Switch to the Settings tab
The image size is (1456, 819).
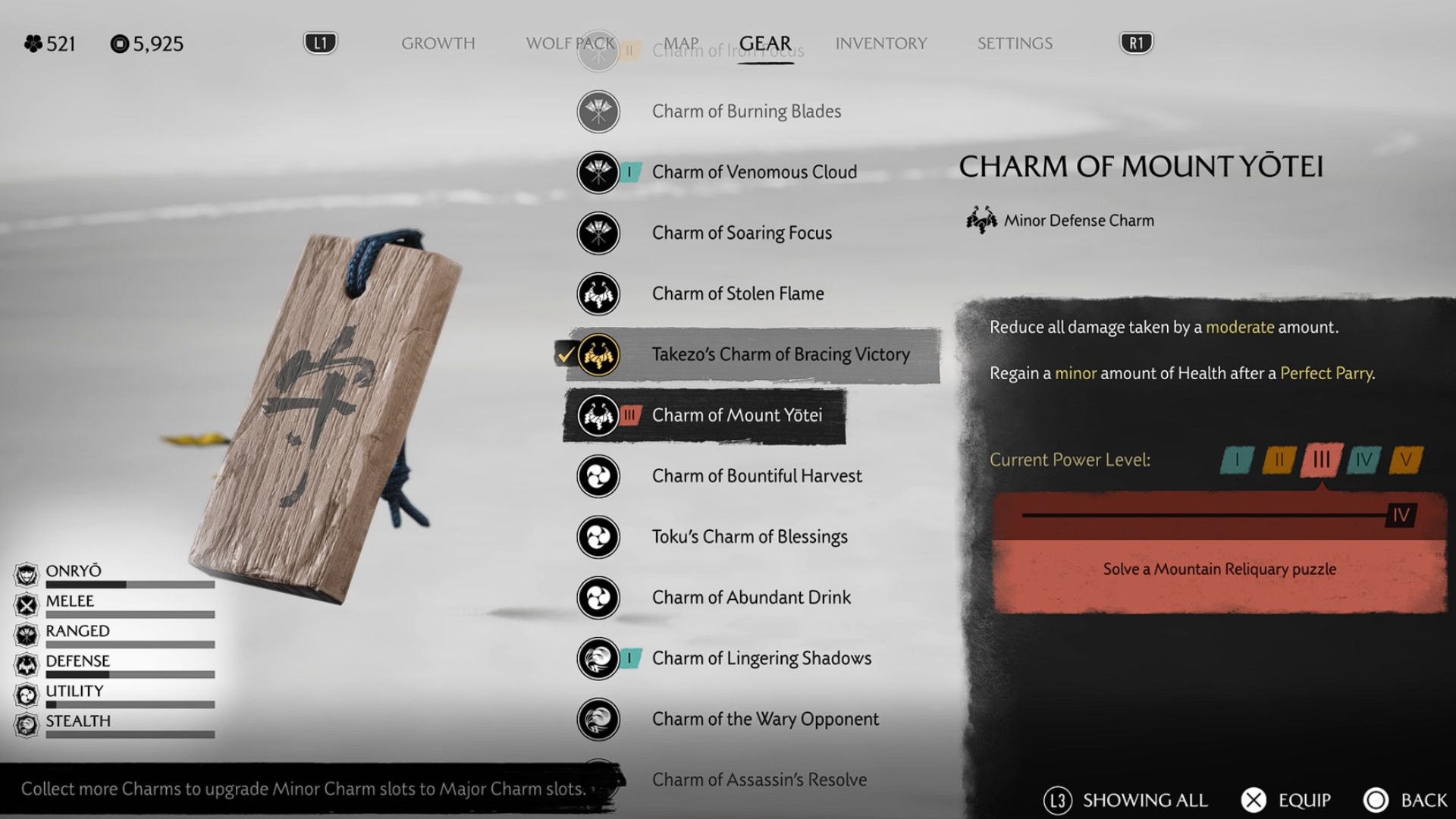pos(1014,43)
